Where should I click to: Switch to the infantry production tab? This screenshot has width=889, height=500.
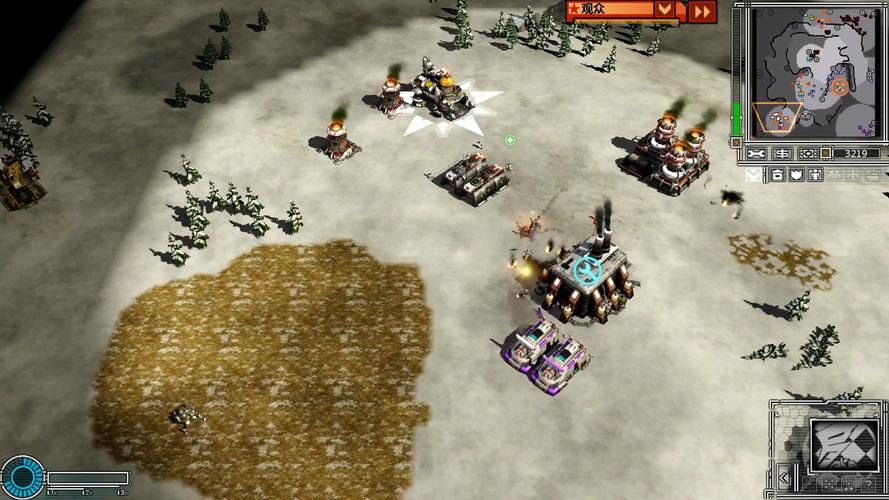click(815, 175)
